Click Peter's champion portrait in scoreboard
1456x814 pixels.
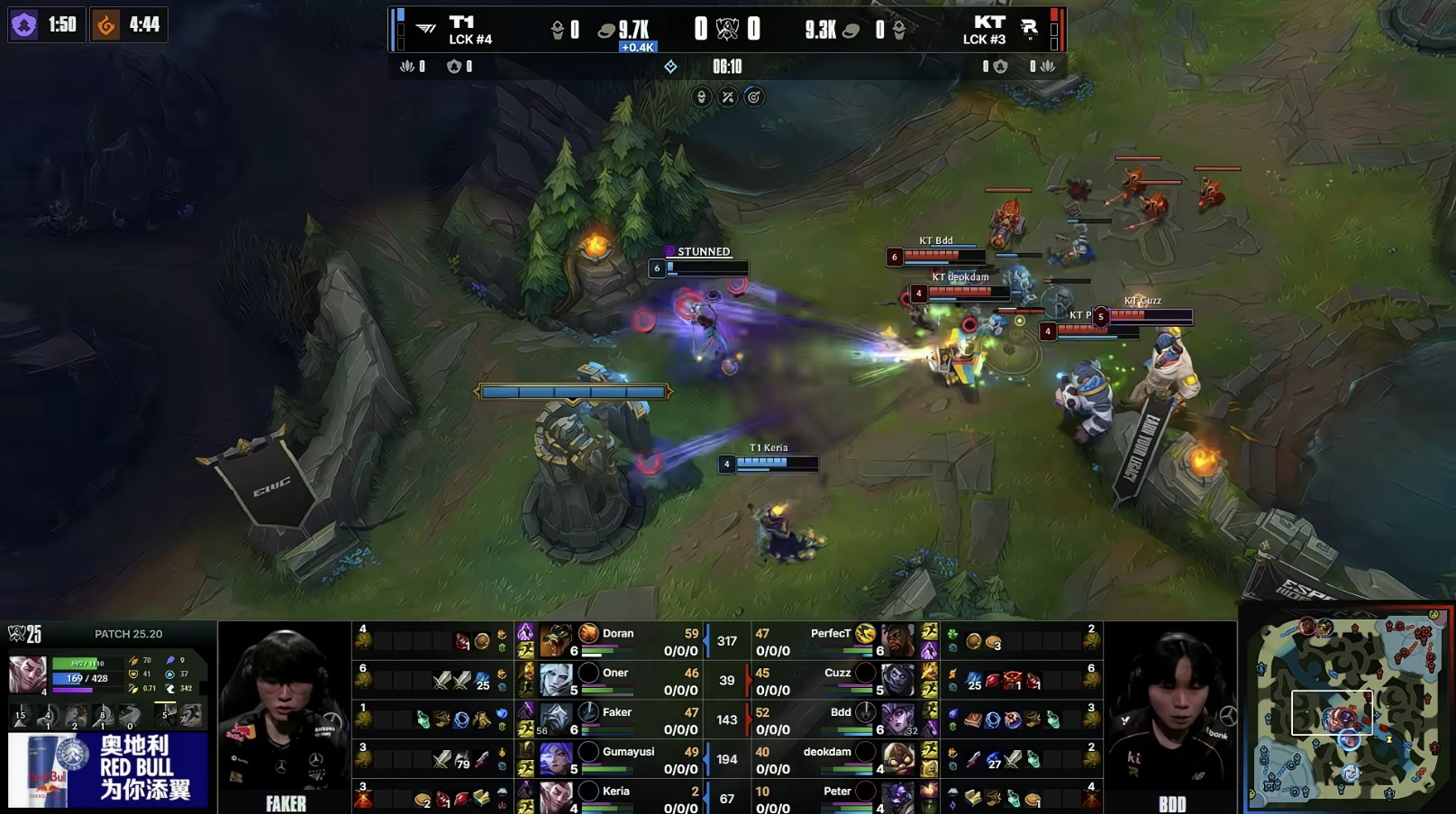click(897, 797)
